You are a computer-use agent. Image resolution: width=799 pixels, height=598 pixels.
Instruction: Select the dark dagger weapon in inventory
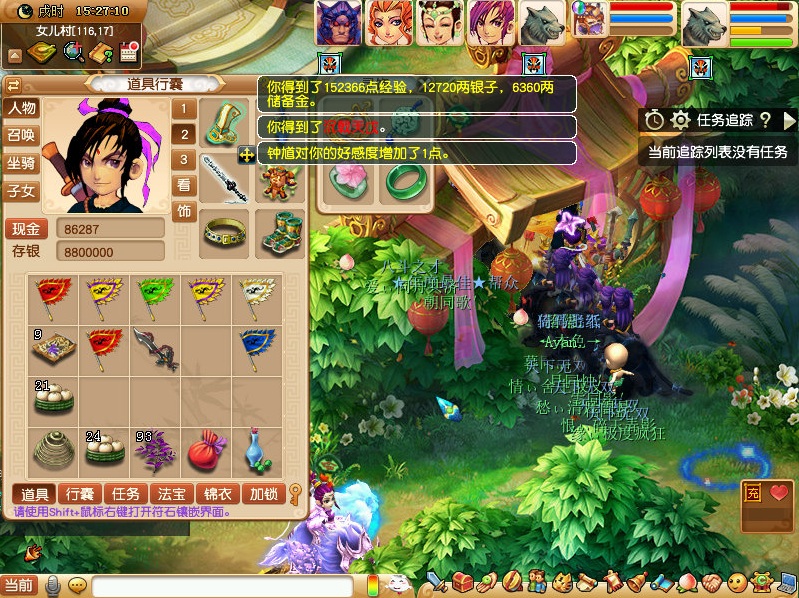coord(156,349)
